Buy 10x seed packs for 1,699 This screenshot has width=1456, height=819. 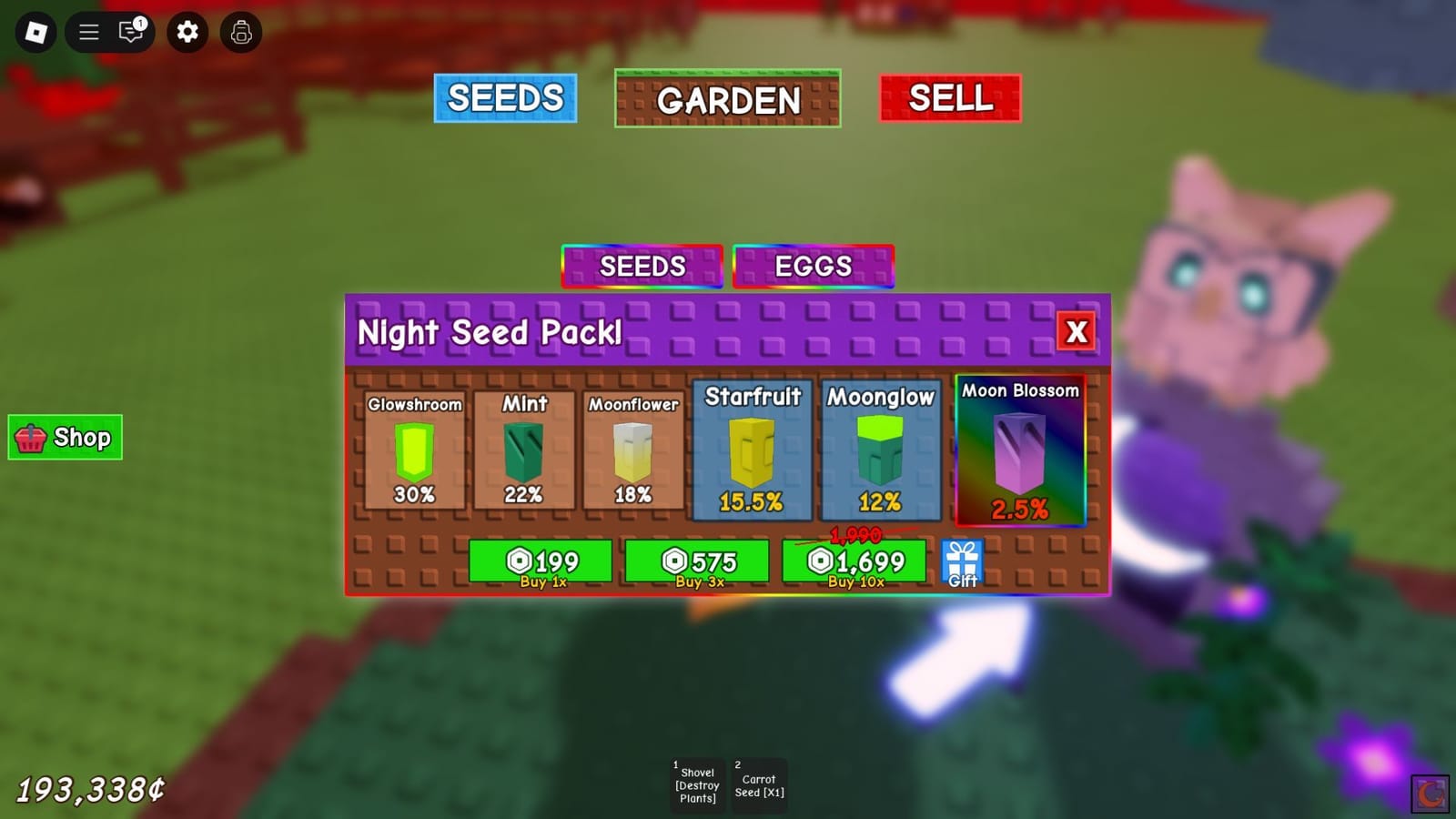coord(854,561)
